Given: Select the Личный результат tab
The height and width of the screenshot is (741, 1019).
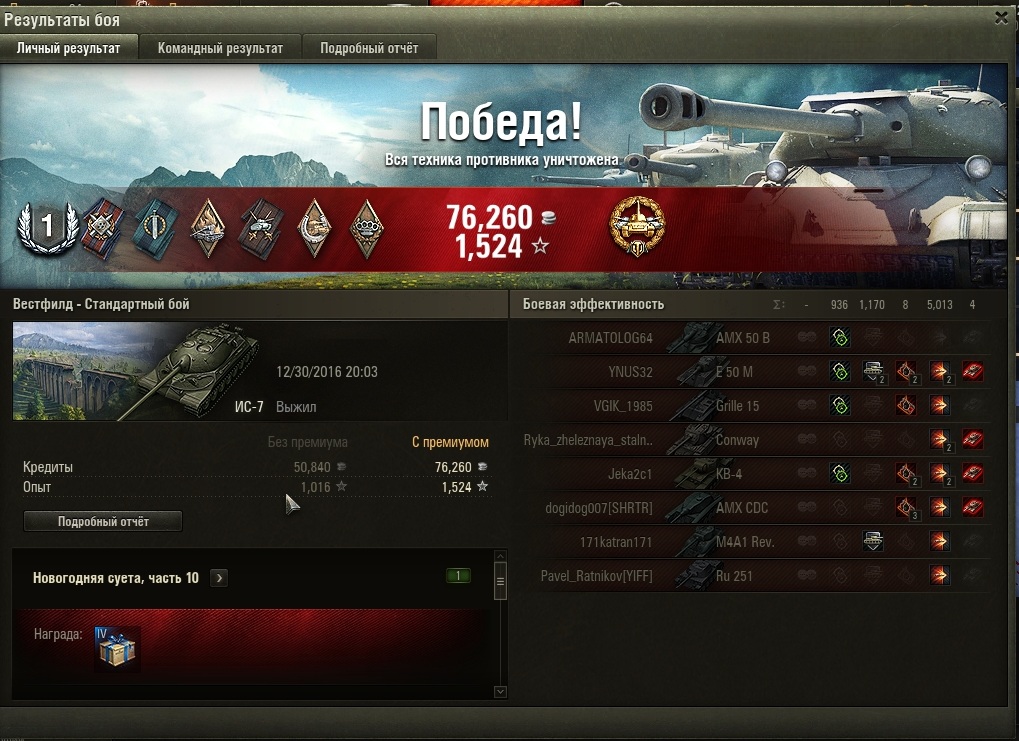Looking at the screenshot, I should (x=68, y=48).
